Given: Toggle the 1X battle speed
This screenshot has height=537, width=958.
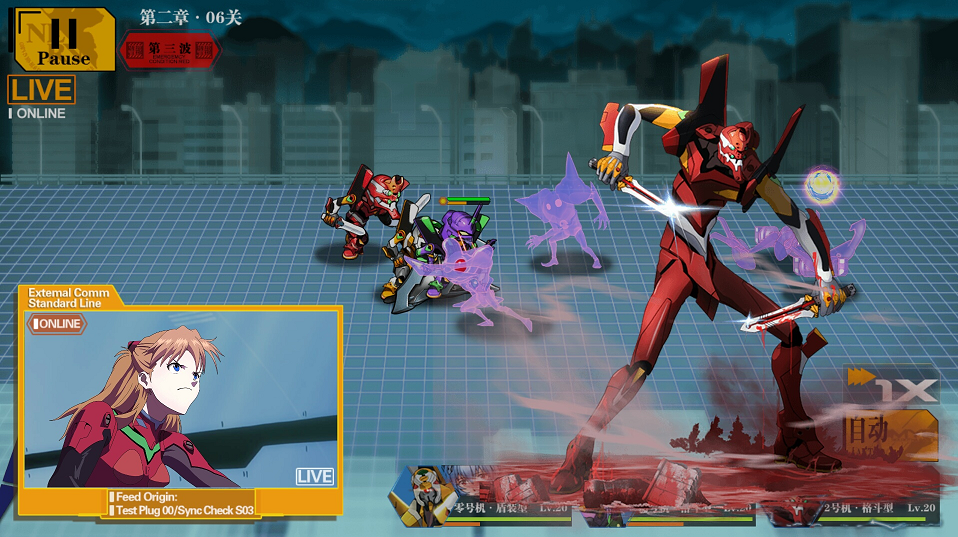Looking at the screenshot, I should [893, 387].
